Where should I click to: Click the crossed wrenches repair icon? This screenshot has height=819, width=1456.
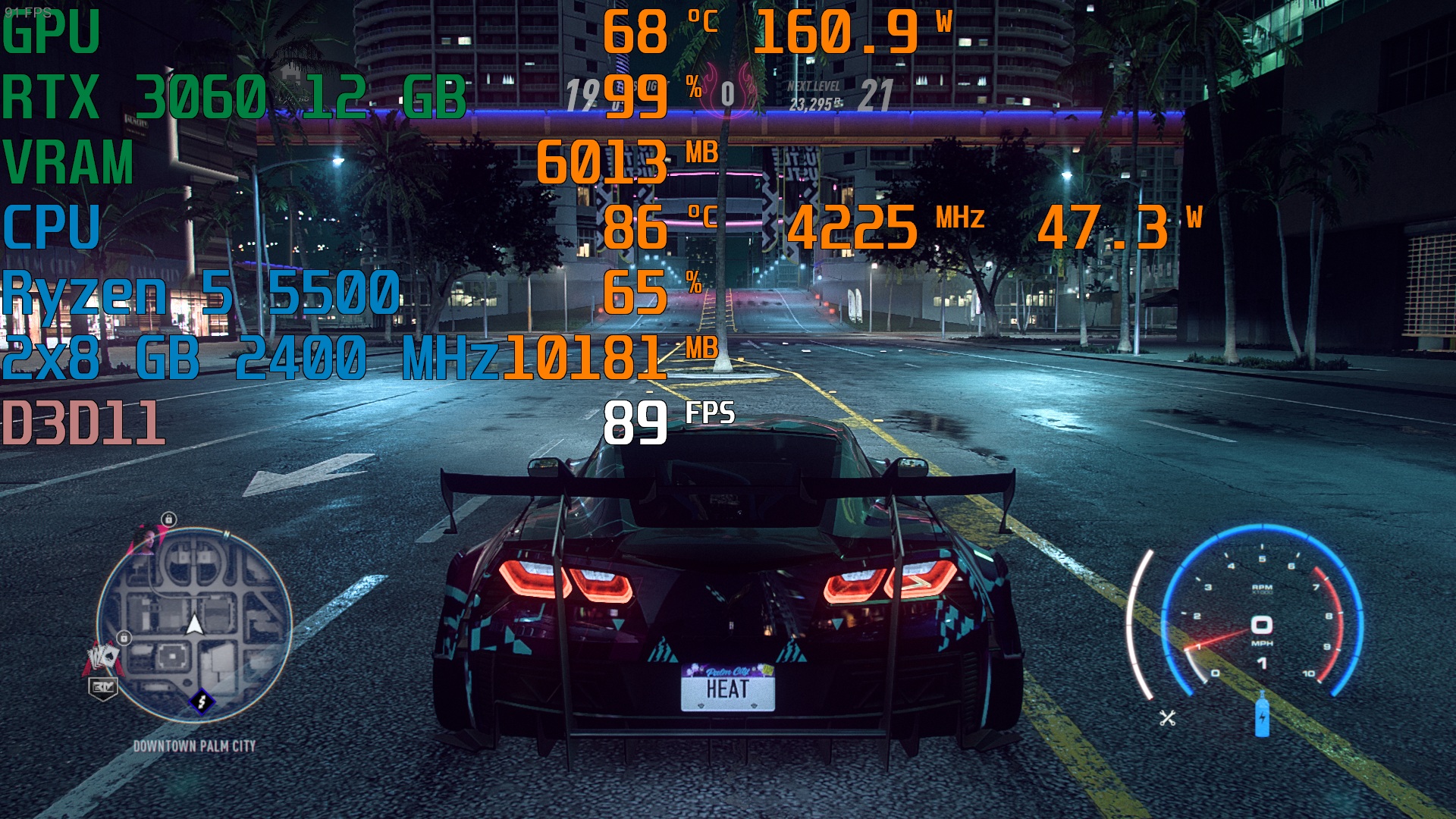tap(1167, 717)
